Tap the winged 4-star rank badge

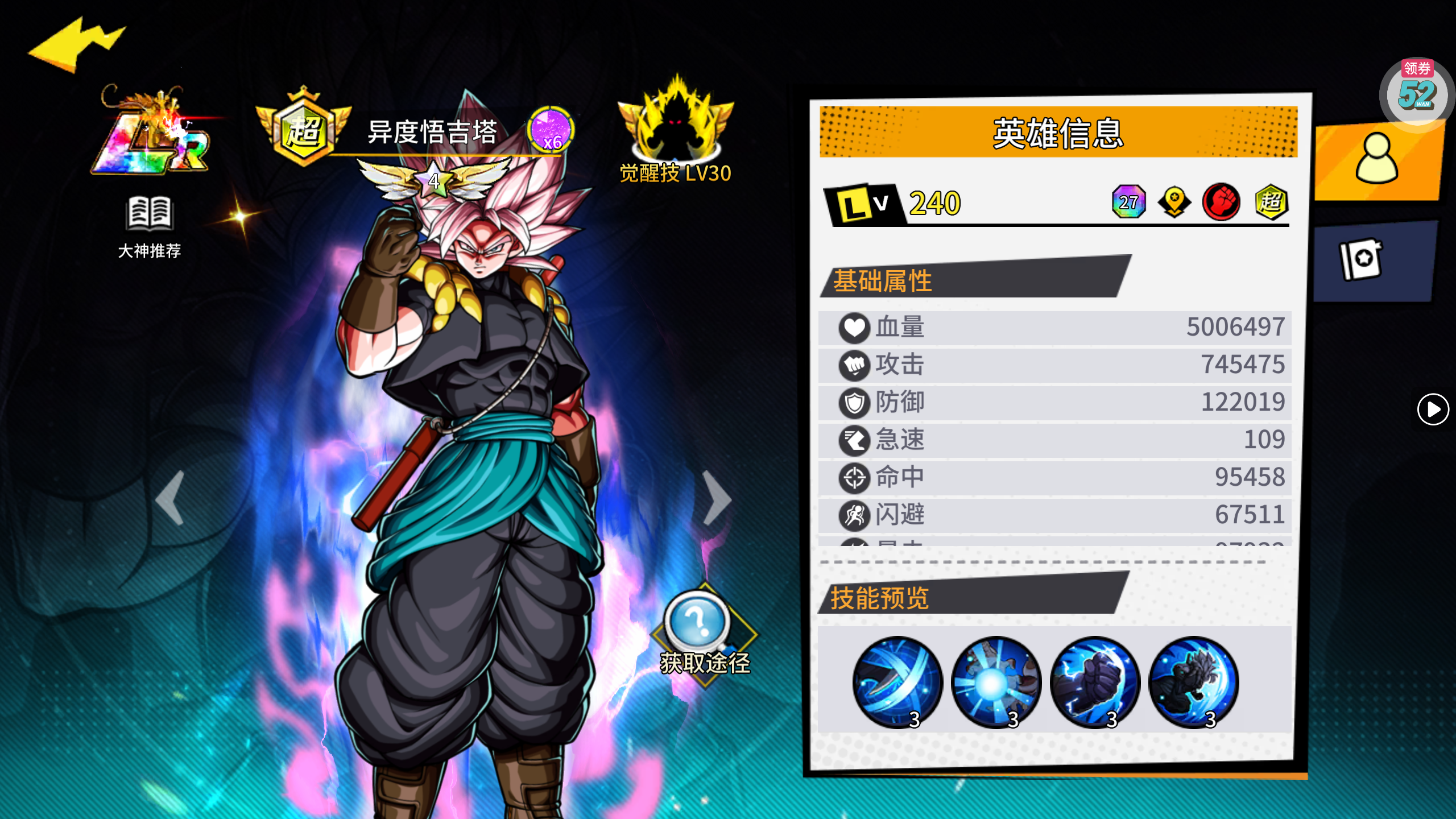(435, 180)
